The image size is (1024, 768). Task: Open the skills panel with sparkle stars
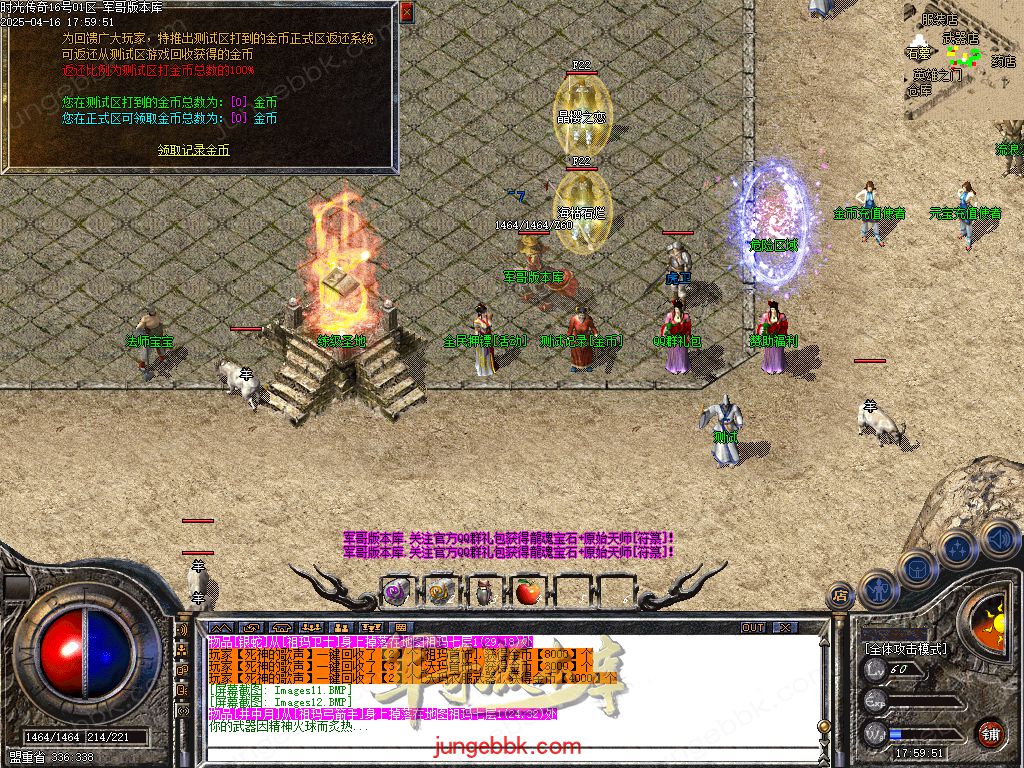click(957, 547)
